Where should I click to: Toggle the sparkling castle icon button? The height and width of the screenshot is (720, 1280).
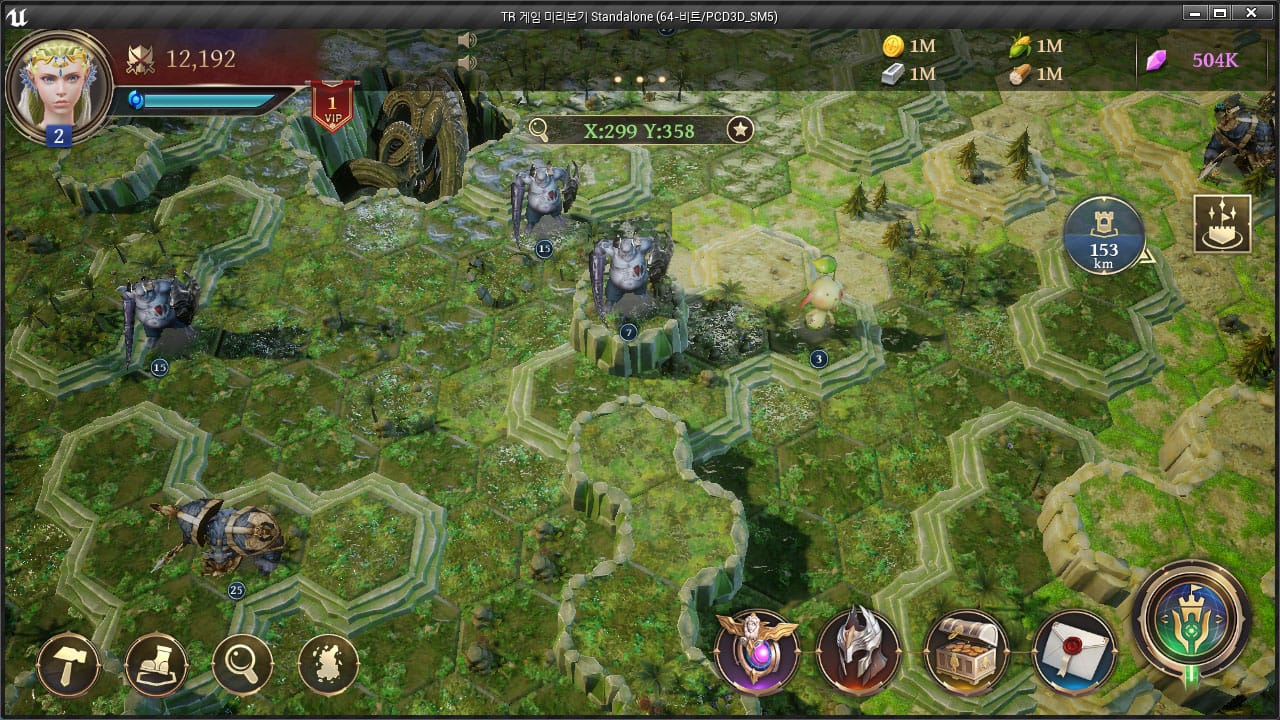coord(1222,223)
